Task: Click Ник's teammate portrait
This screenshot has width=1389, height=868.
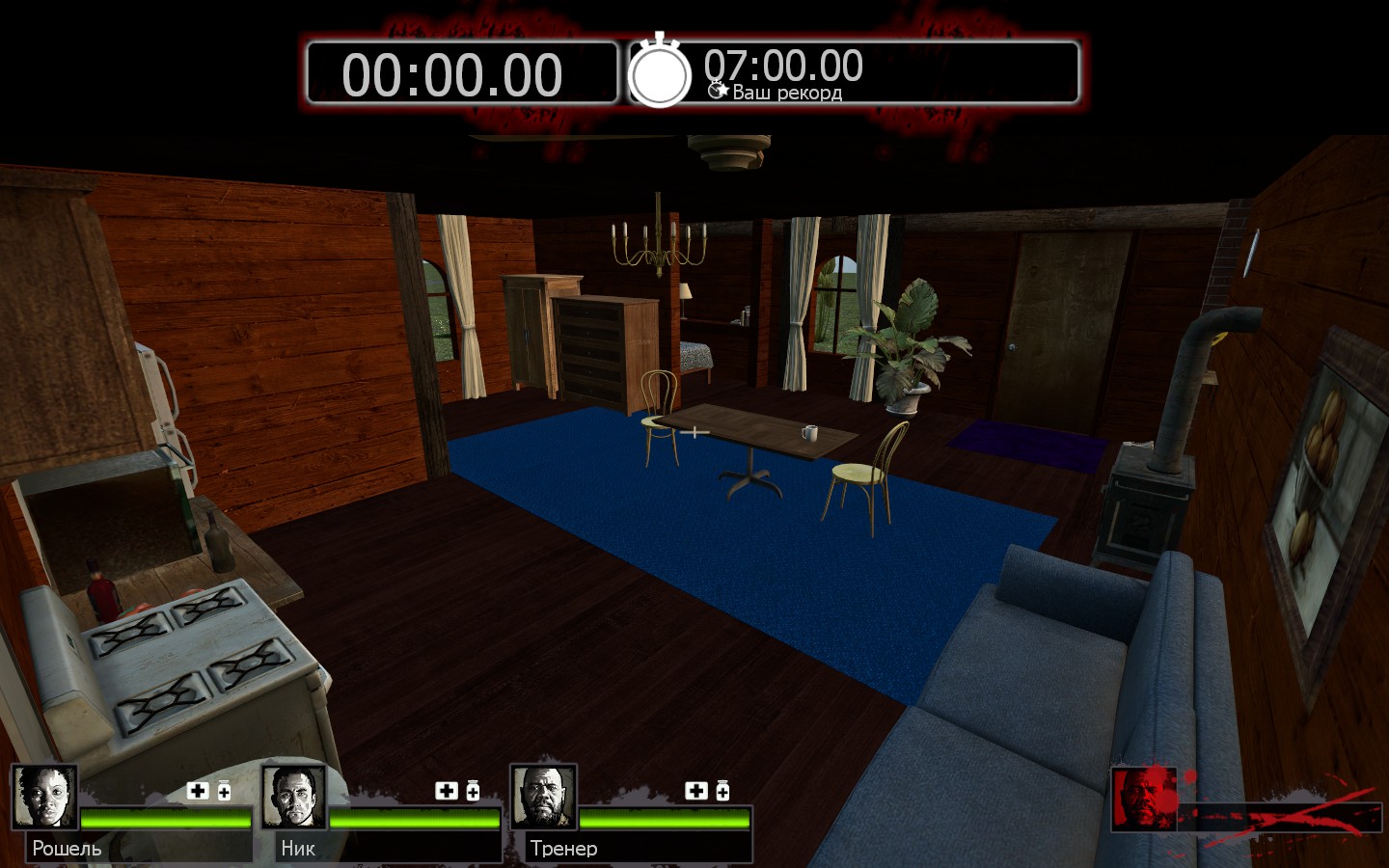Action: (293, 797)
